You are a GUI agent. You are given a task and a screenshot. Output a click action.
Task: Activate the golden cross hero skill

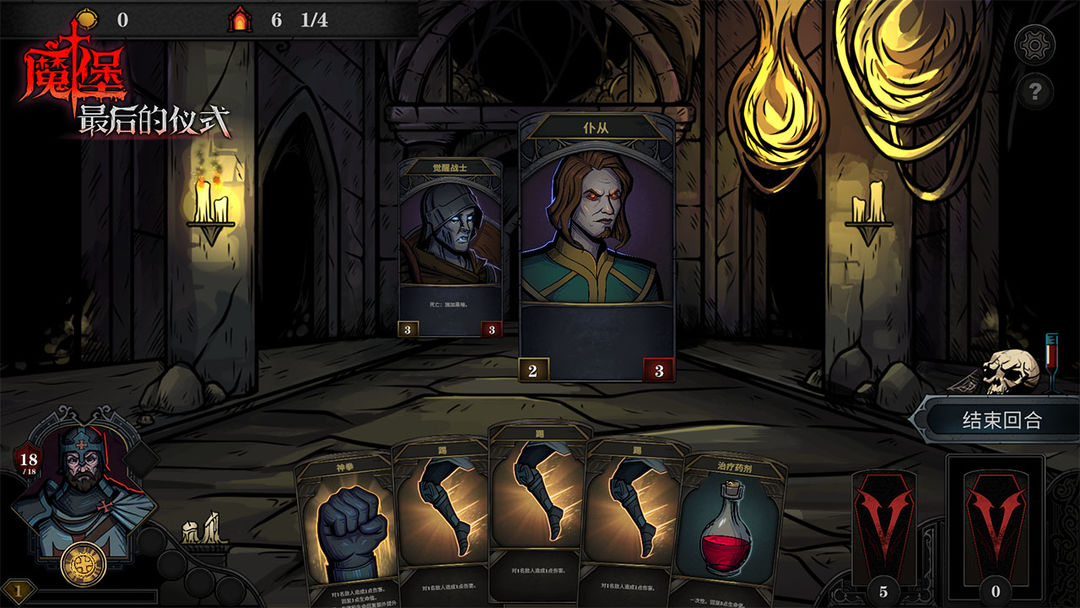(x=84, y=563)
